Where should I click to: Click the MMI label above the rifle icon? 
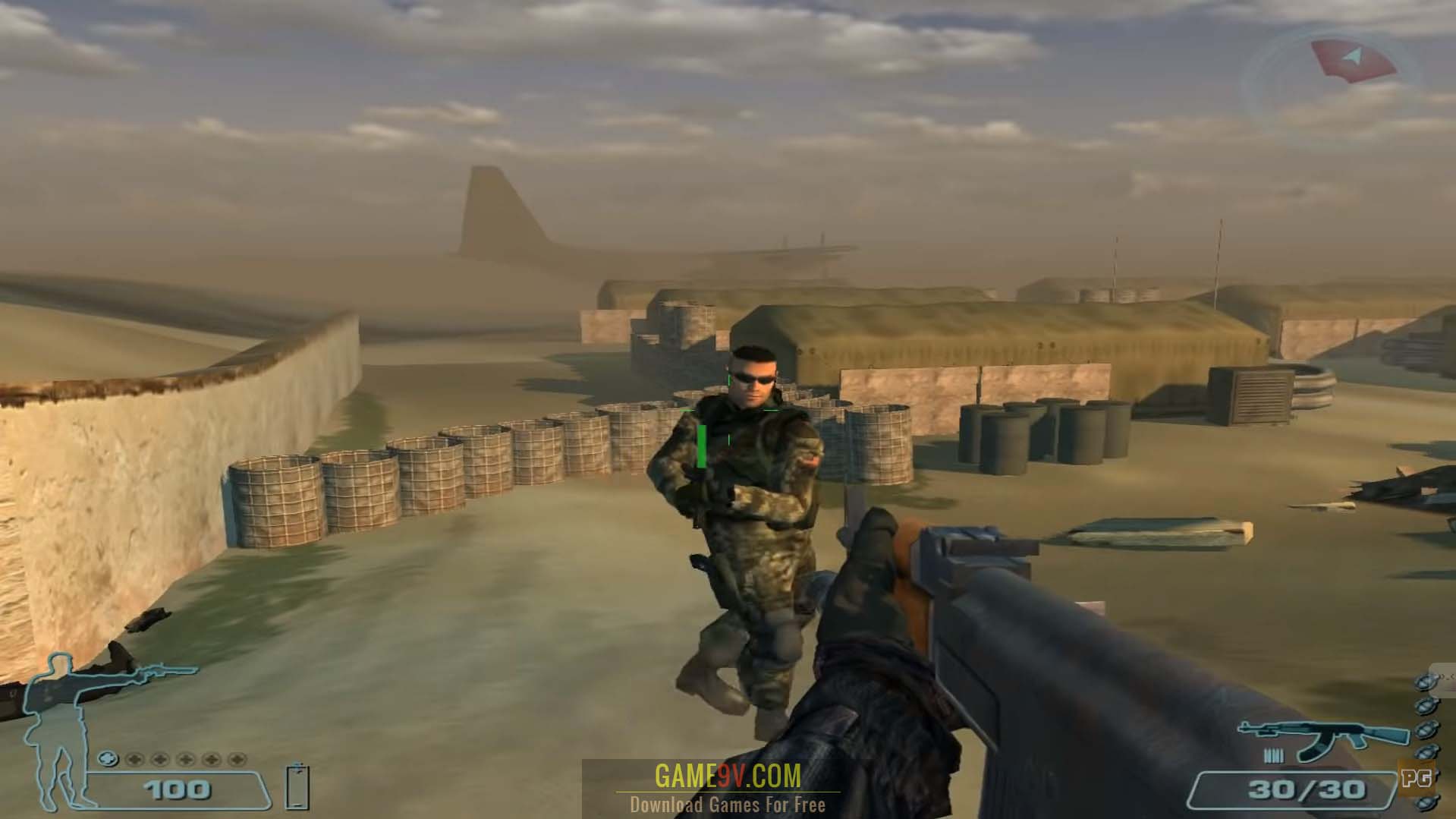tap(1275, 754)
